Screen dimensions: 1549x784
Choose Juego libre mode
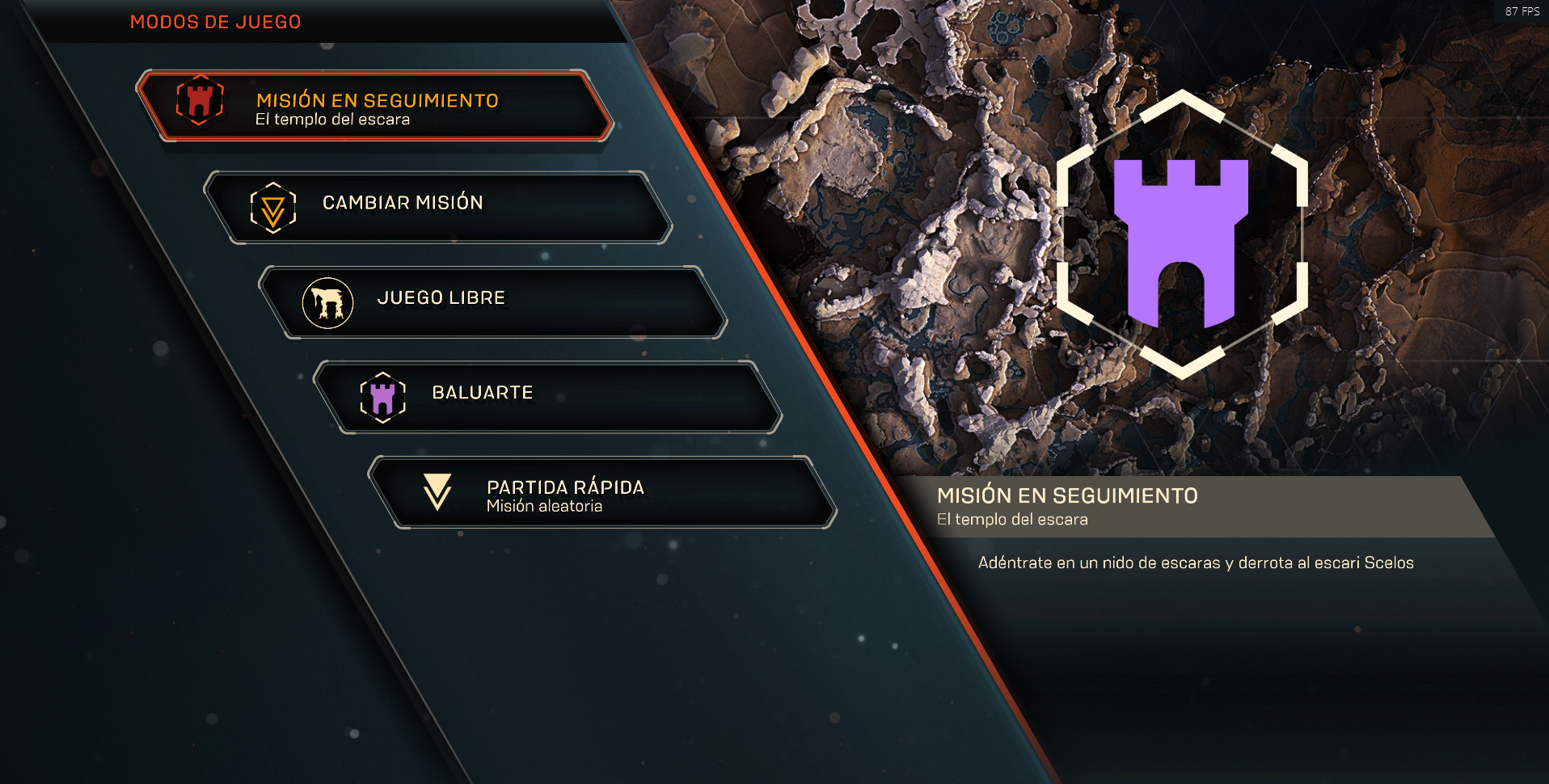(492, 301)
